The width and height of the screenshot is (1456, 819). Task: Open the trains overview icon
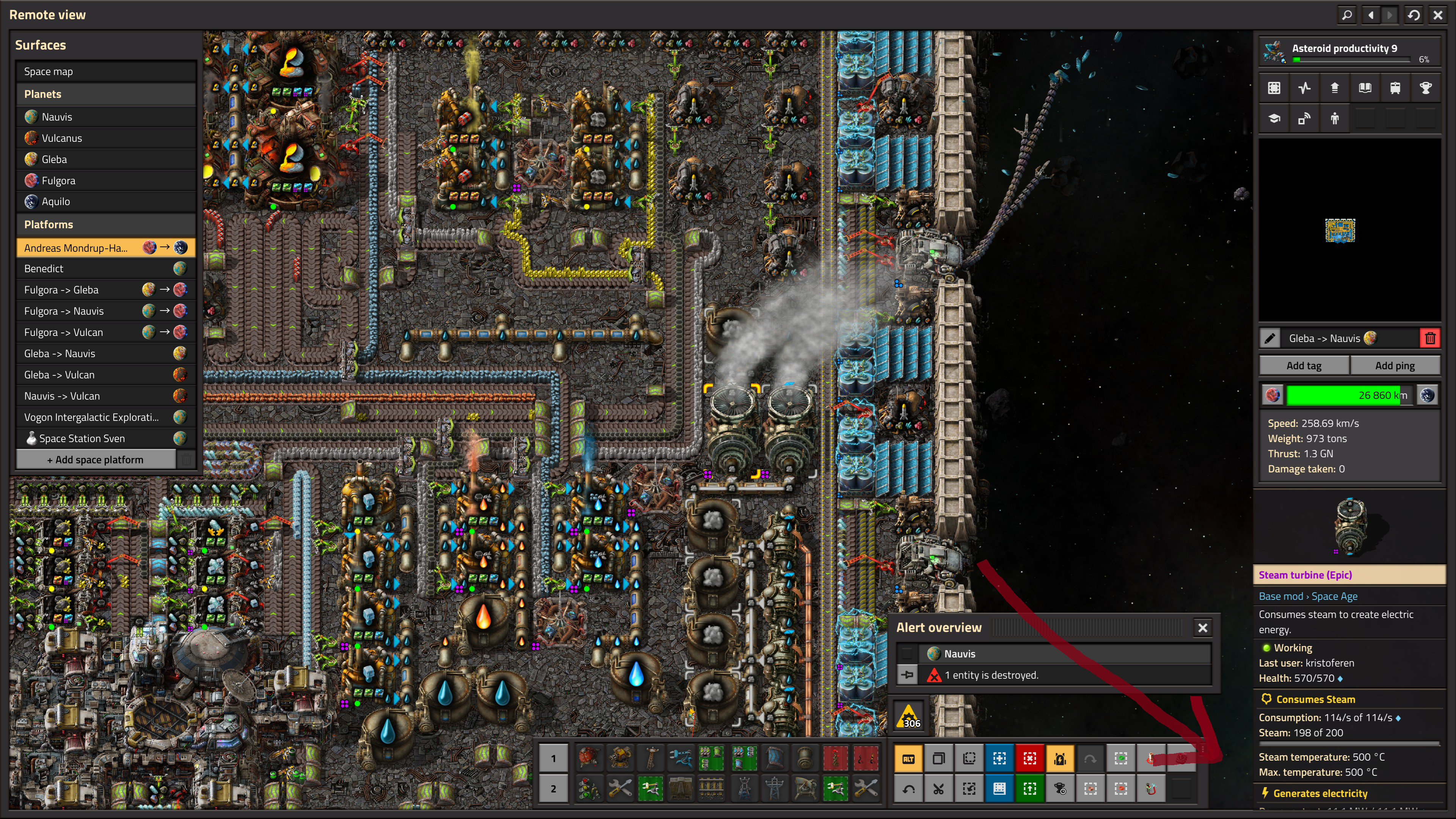pos(1395,88)
